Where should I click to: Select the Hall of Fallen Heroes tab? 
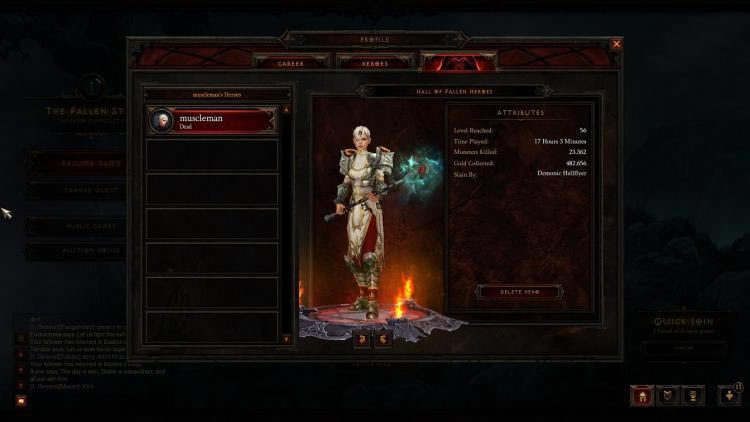446,62
